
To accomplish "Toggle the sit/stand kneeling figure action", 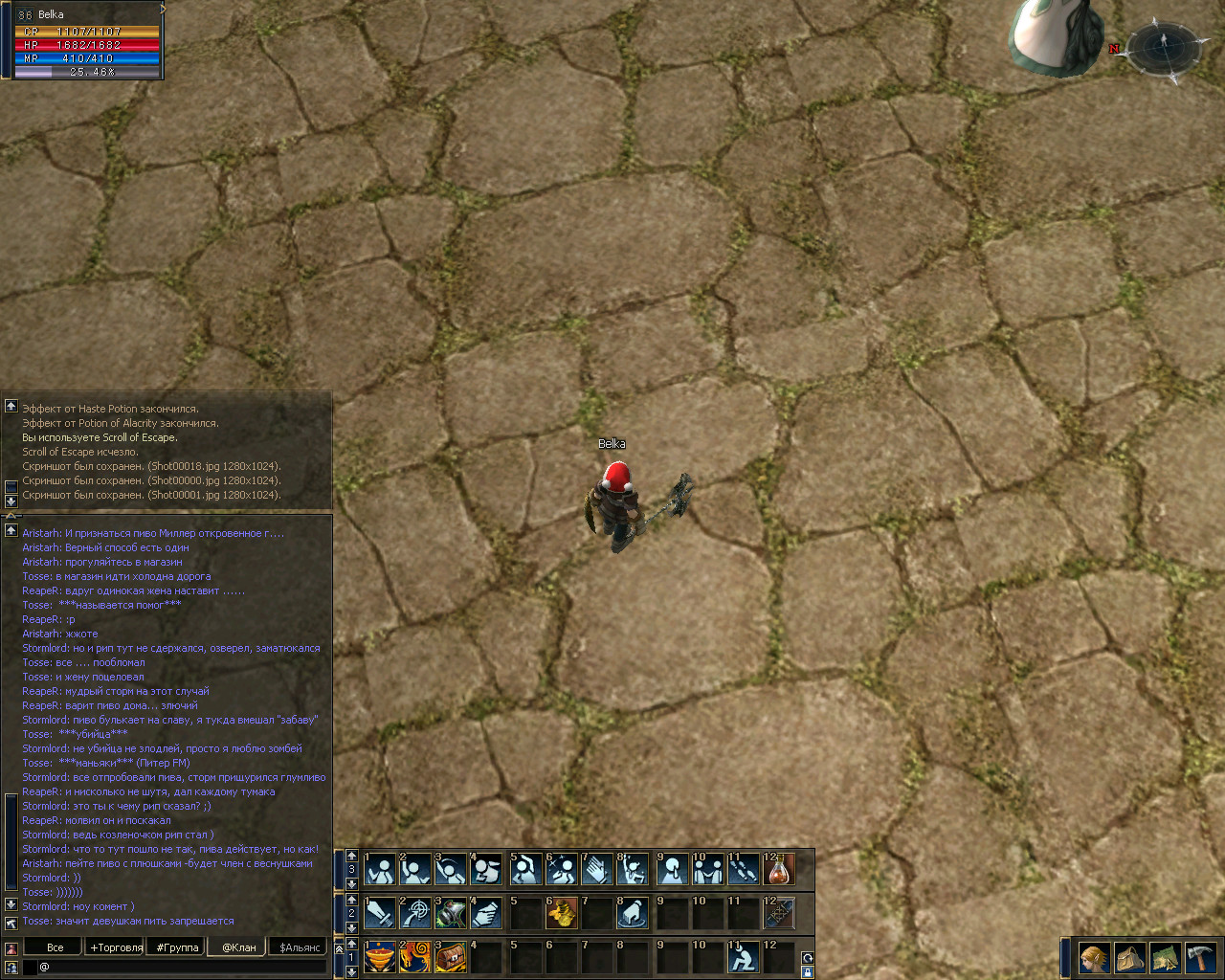I will 743,957.
